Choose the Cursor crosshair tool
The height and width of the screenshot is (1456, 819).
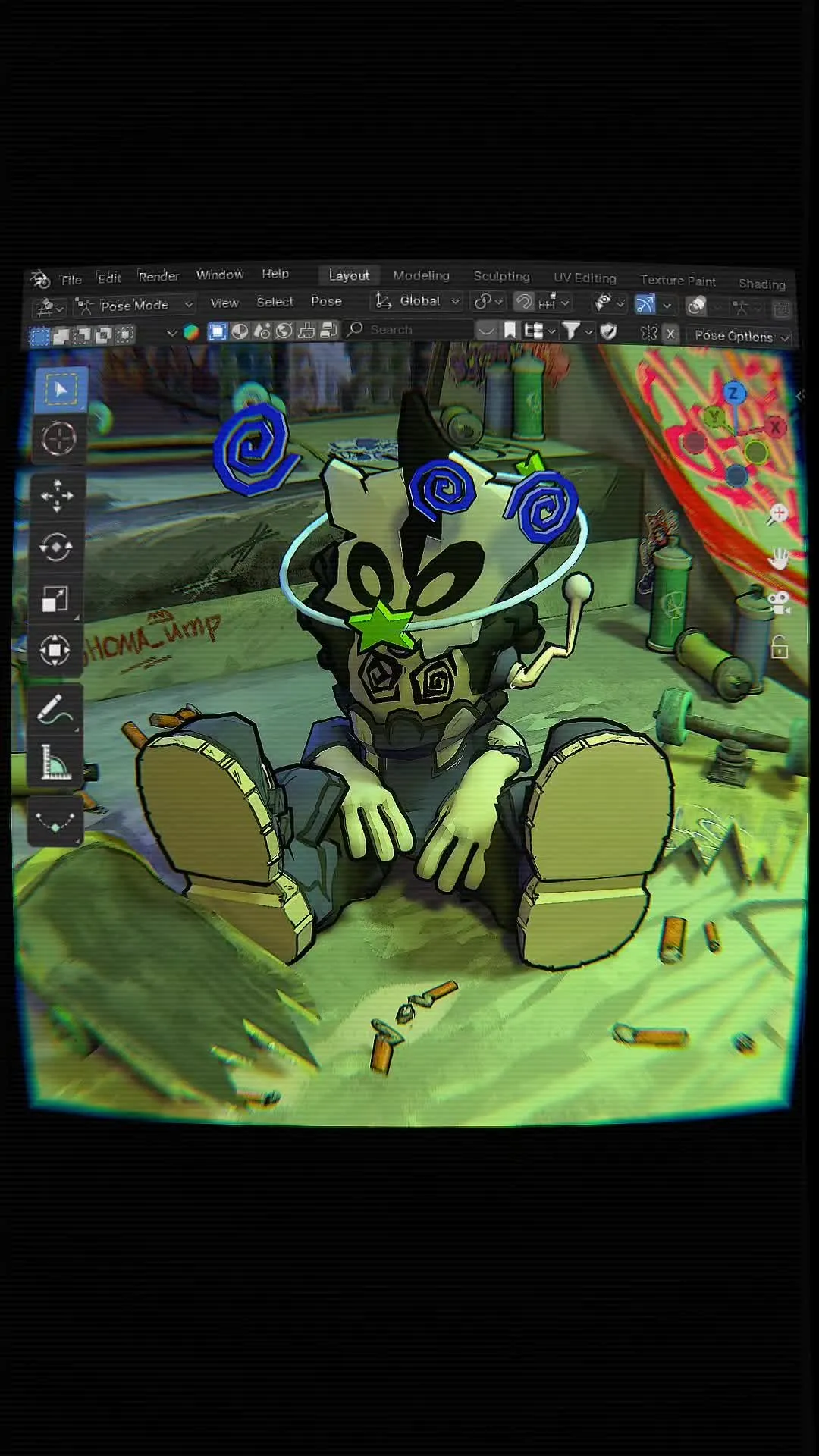pos(58,439)
